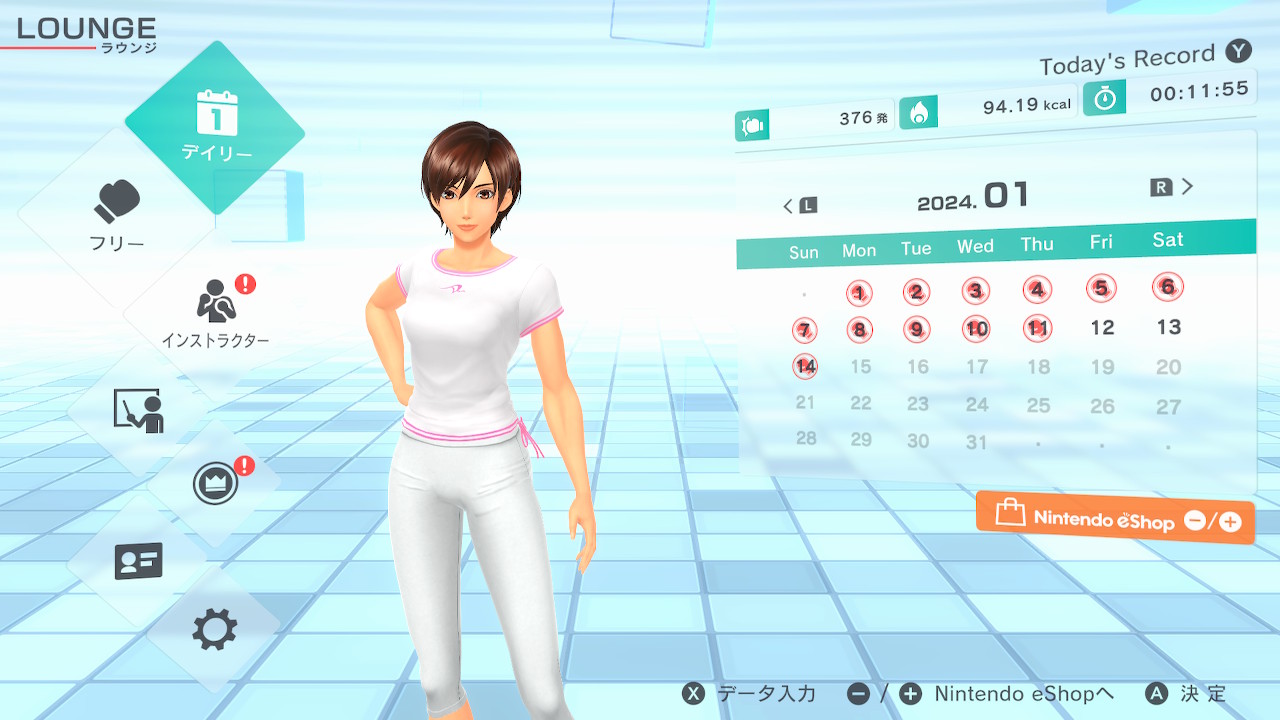This screenshot has width=1280, height=720.
Task: Choose January 10 on the calendar
Action: point(977,328)
